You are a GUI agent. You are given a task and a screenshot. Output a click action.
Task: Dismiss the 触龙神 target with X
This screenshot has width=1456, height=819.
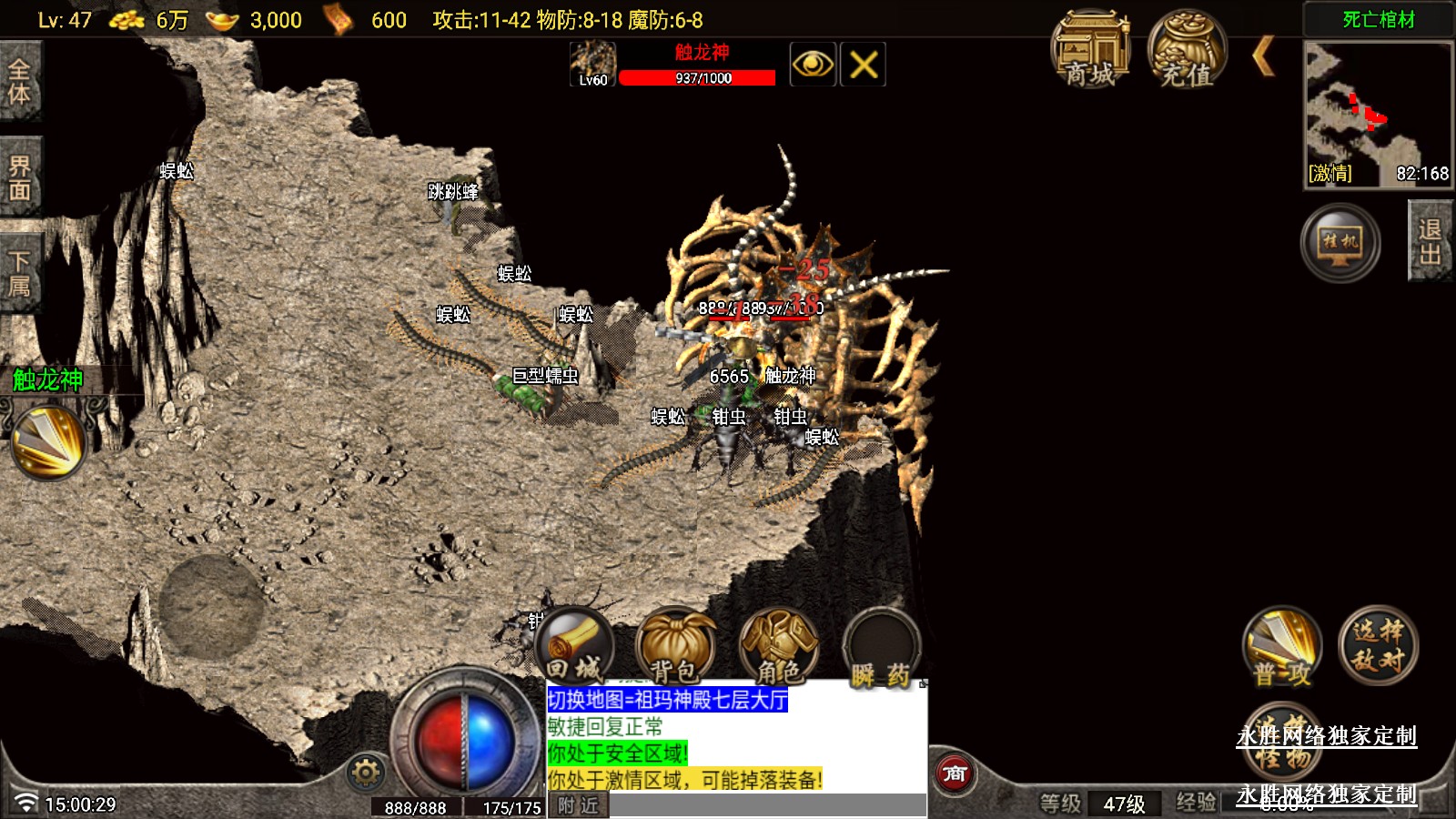pyautogui.click(x=863, y=65)
